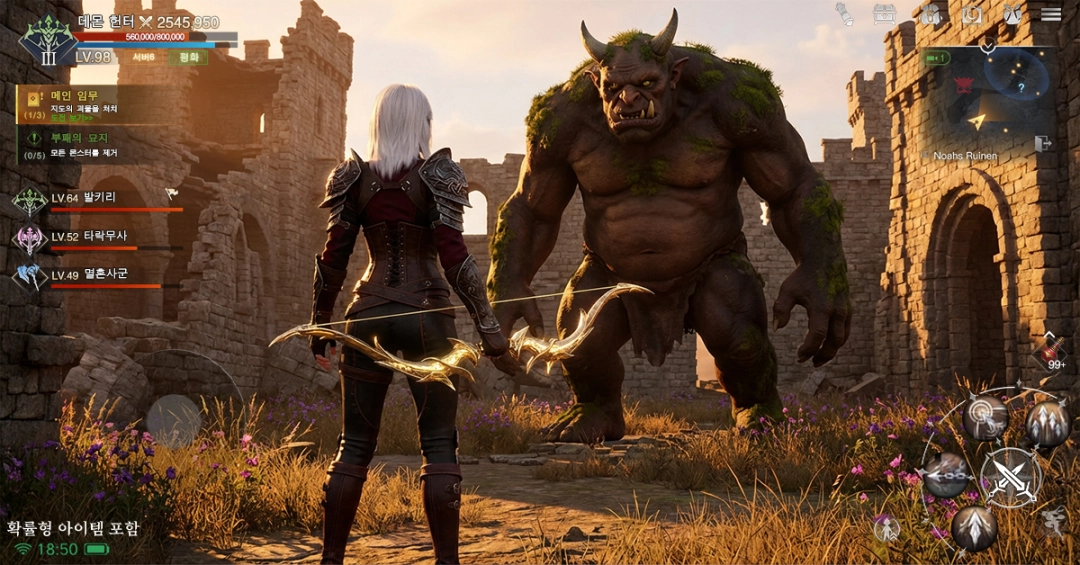Image resolution: width=1080 pixels, height=565 pixels.
Task: Tap the crossed swords basic attack button
Action: 1011,476
